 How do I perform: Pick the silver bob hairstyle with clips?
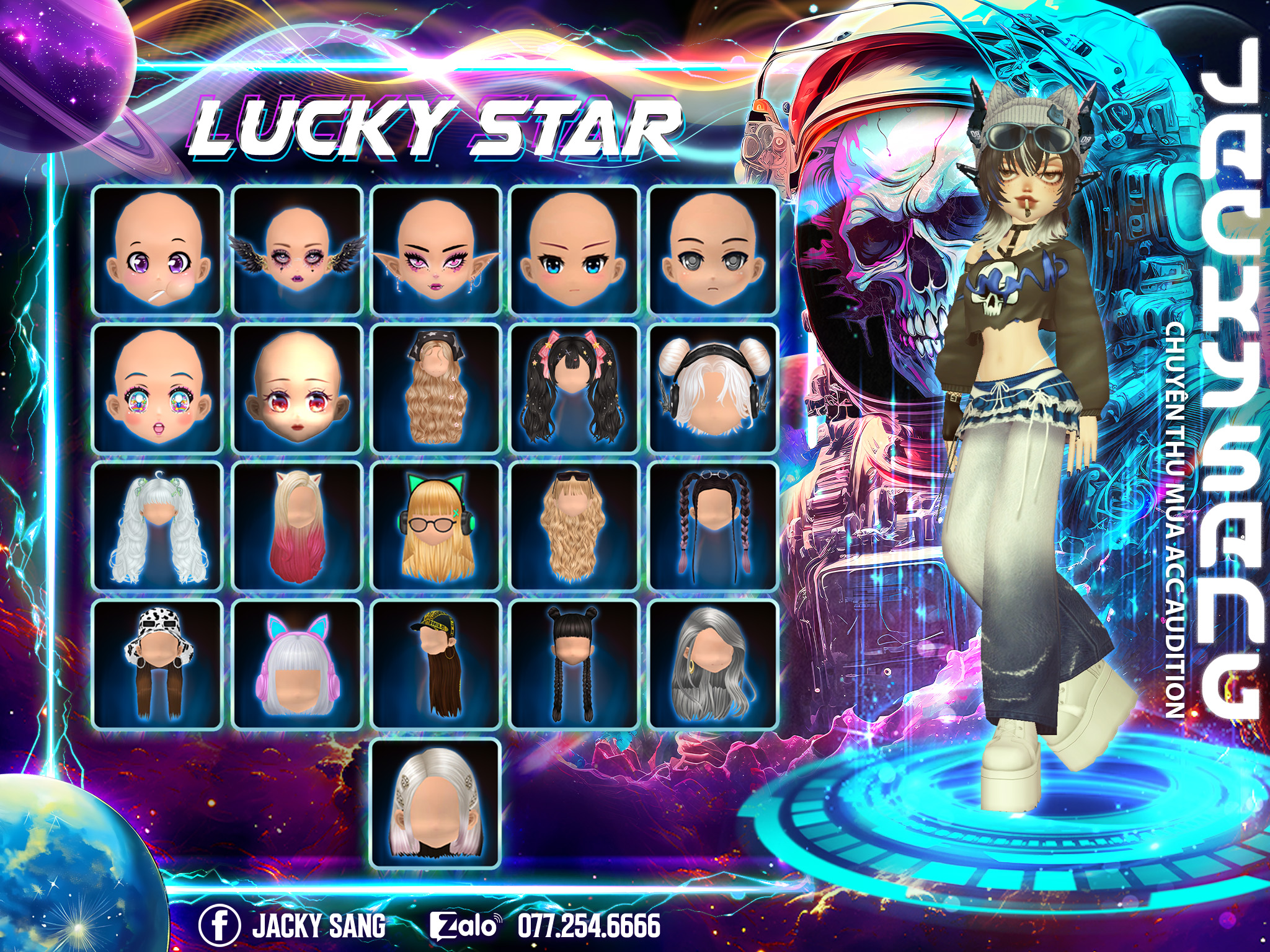pos(436,804)
